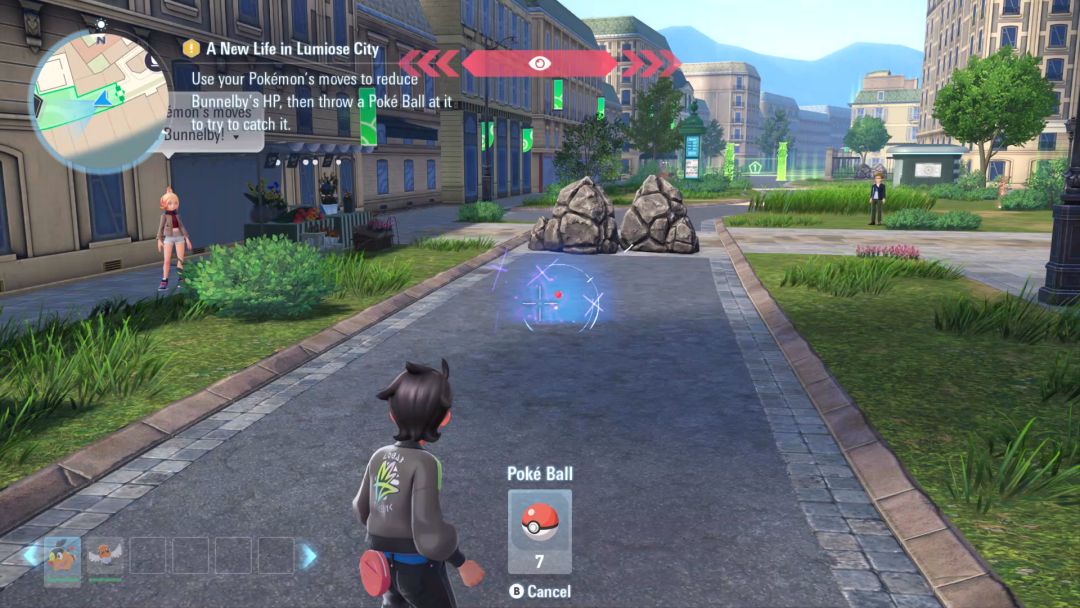This screenshot has width=1080, height=608.
Task: Switch to the Fletchling party slot
Action: 103,555
